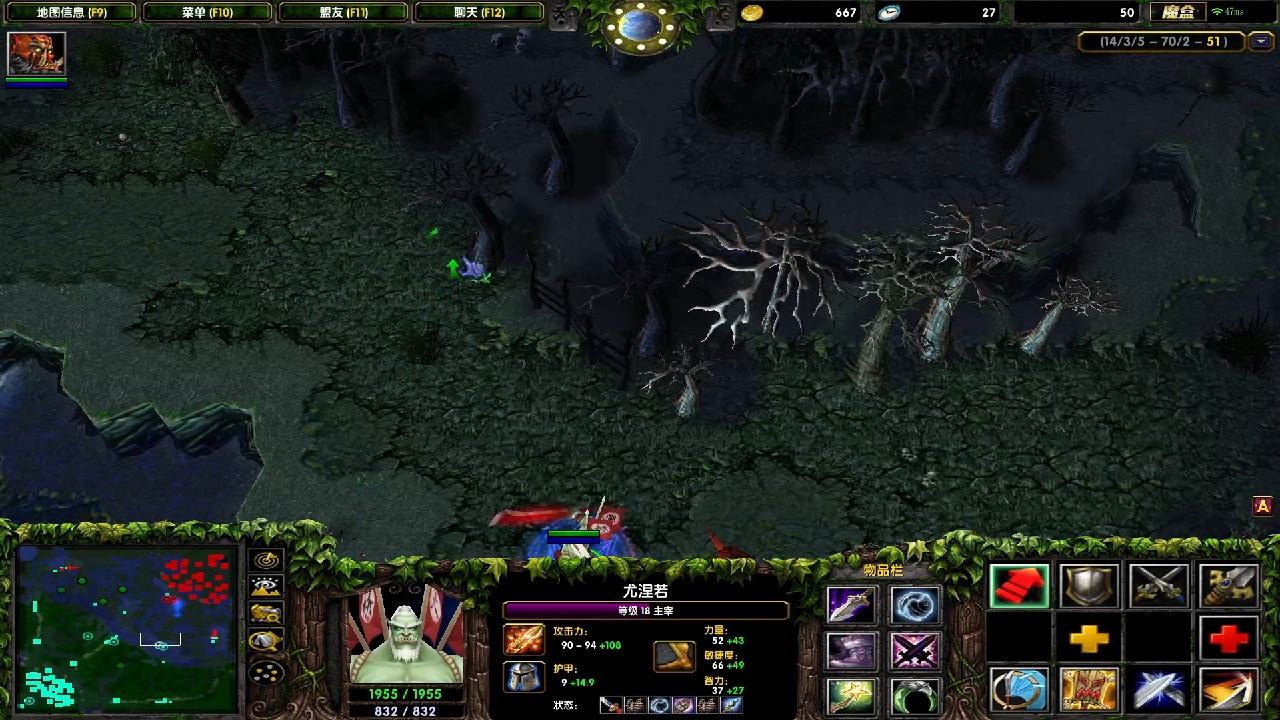
Task: Select the crossed purple blades inventory item
Action: coord(915,651)
